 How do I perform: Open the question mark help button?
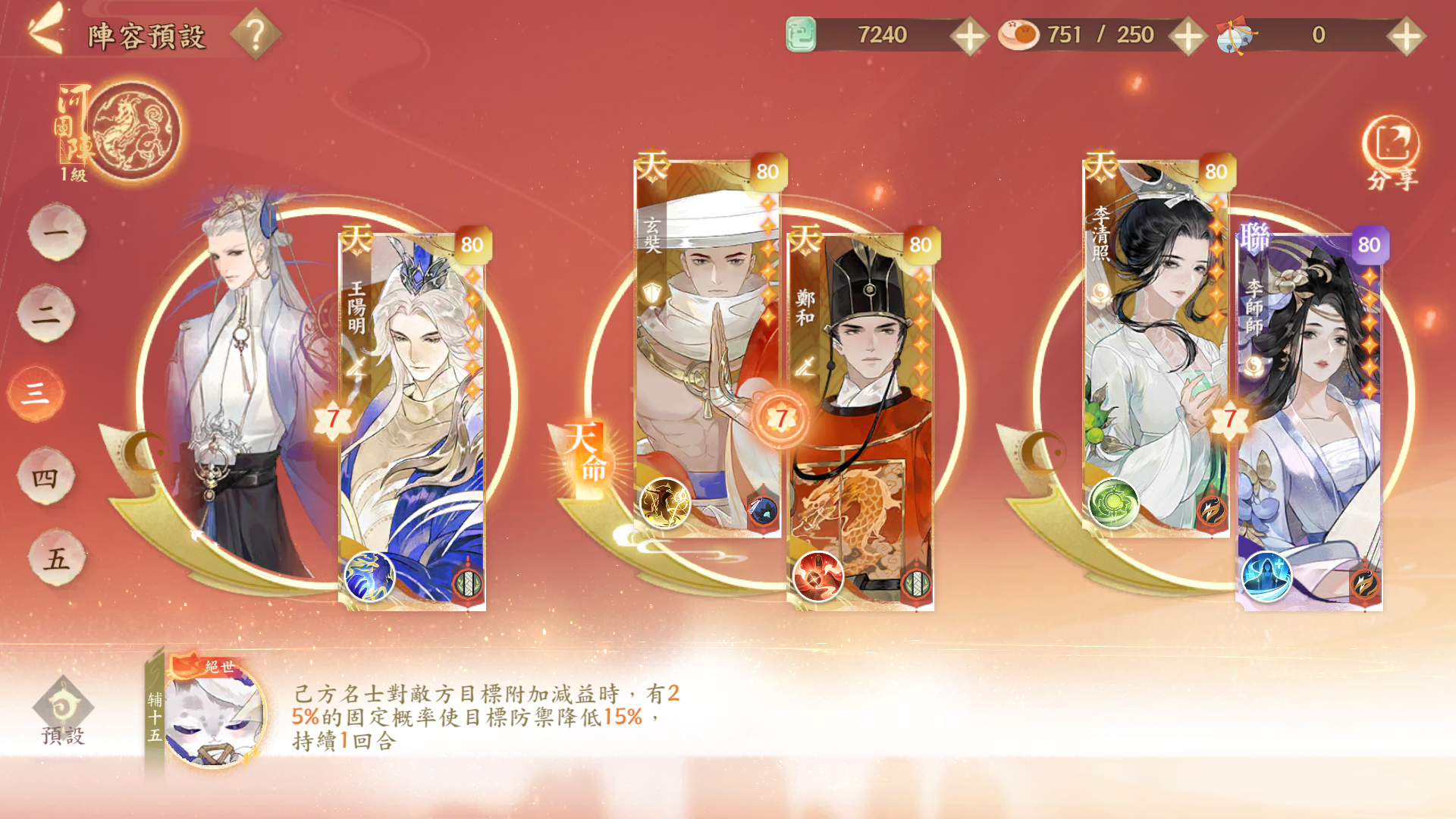256,34
